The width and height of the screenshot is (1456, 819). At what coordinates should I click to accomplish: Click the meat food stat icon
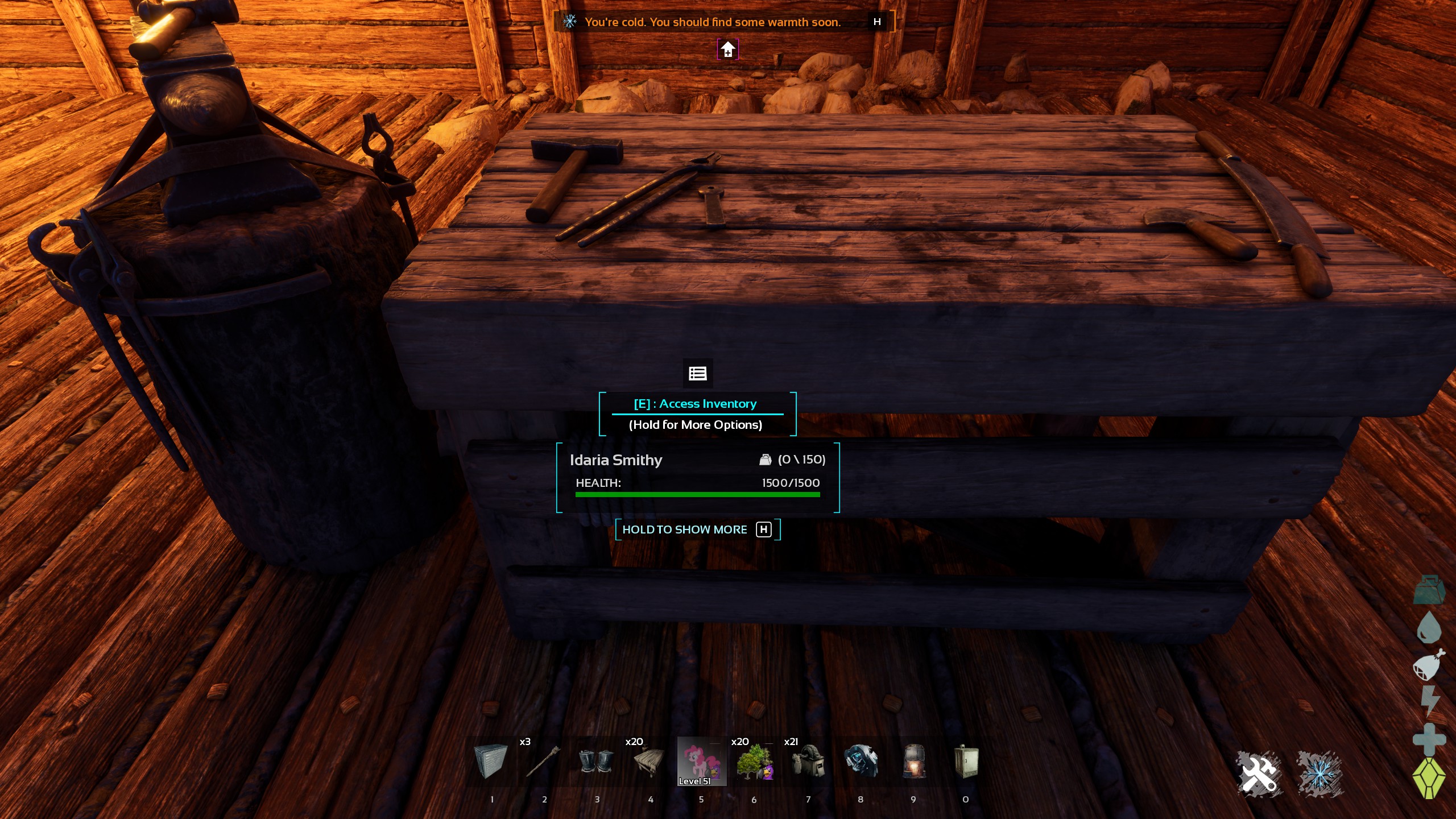pyautogui.click(x=1429, y=665)
